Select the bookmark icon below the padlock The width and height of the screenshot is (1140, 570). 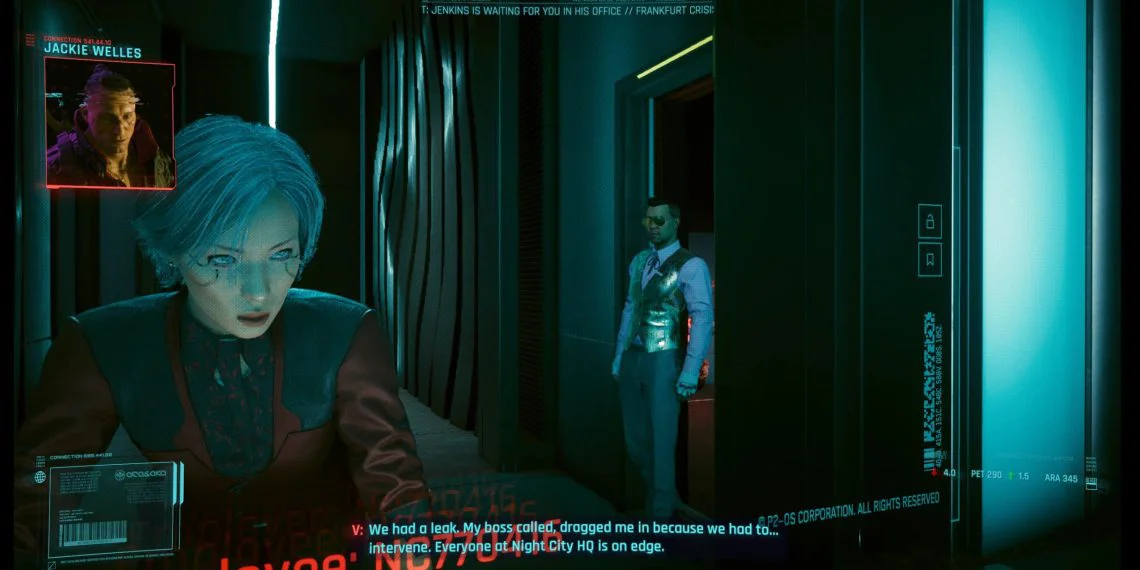pos(929,259)
